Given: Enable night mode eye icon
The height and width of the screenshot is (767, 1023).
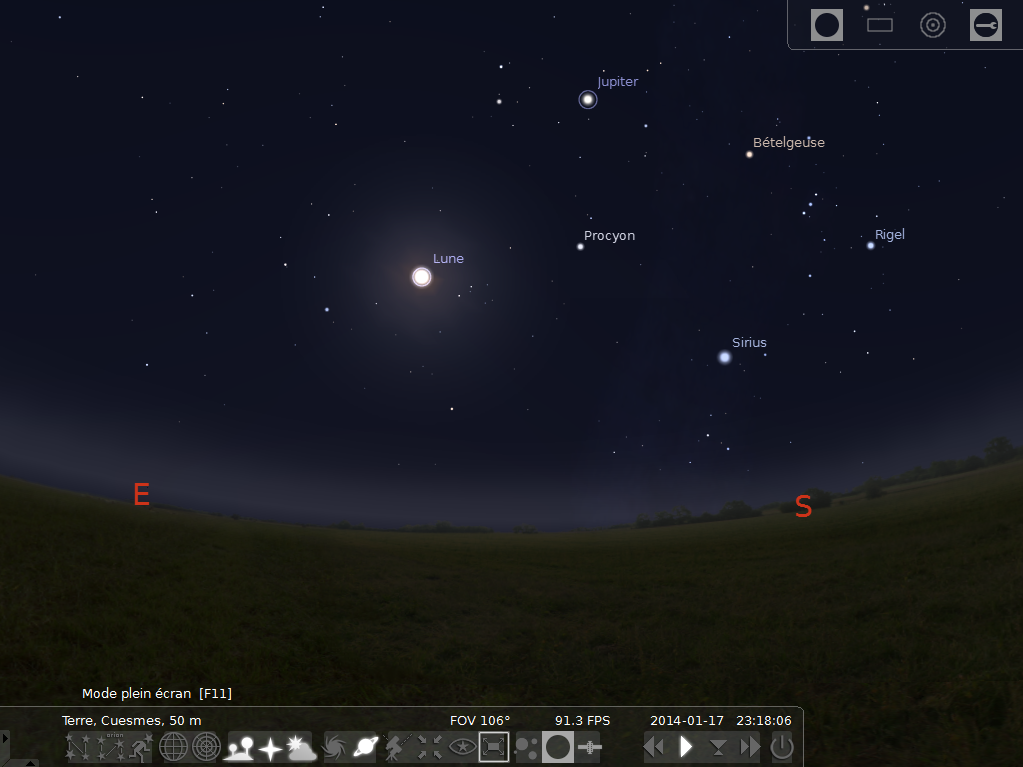Looking at the screenshot, I should point(461,746).
